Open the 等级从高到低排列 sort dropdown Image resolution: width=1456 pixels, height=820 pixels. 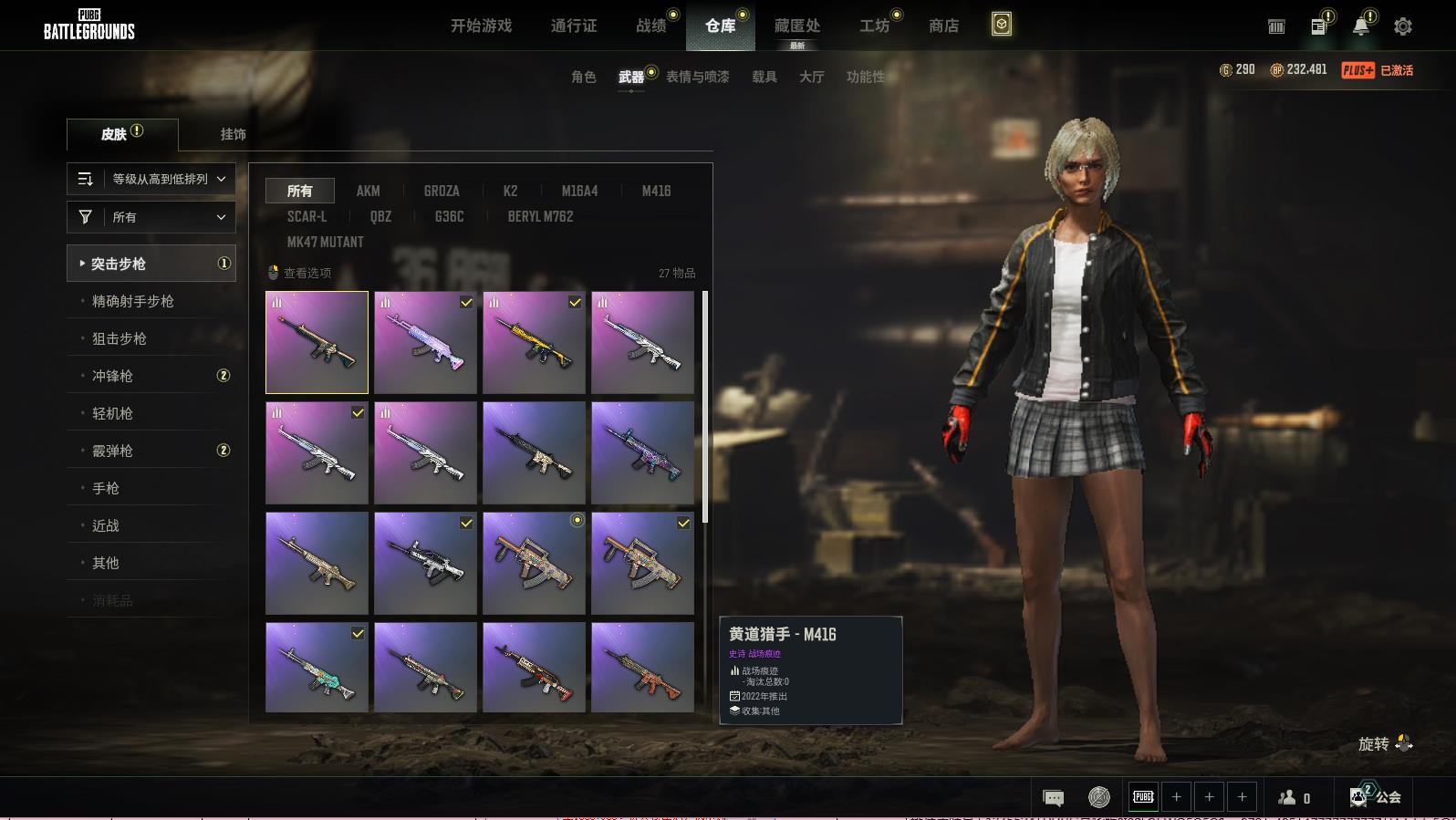click(151, 179)
